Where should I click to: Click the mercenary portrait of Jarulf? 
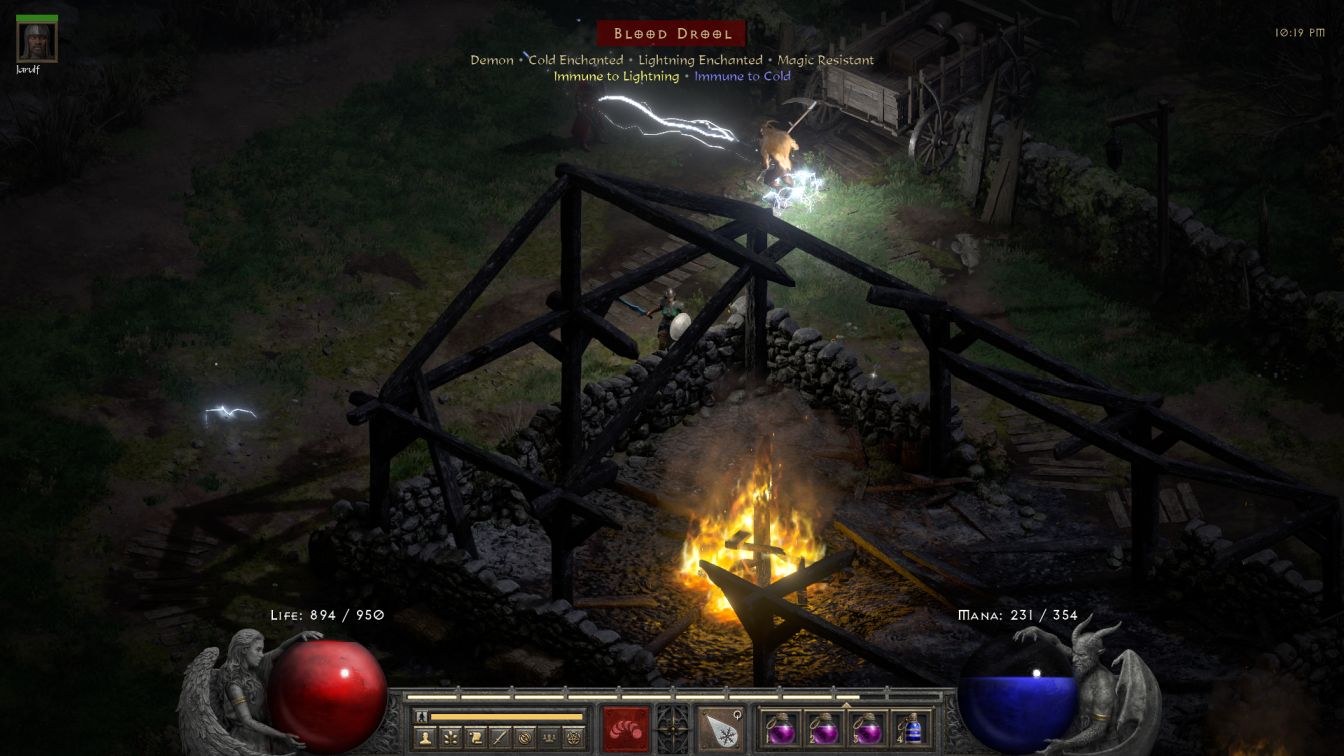point(37,41)
